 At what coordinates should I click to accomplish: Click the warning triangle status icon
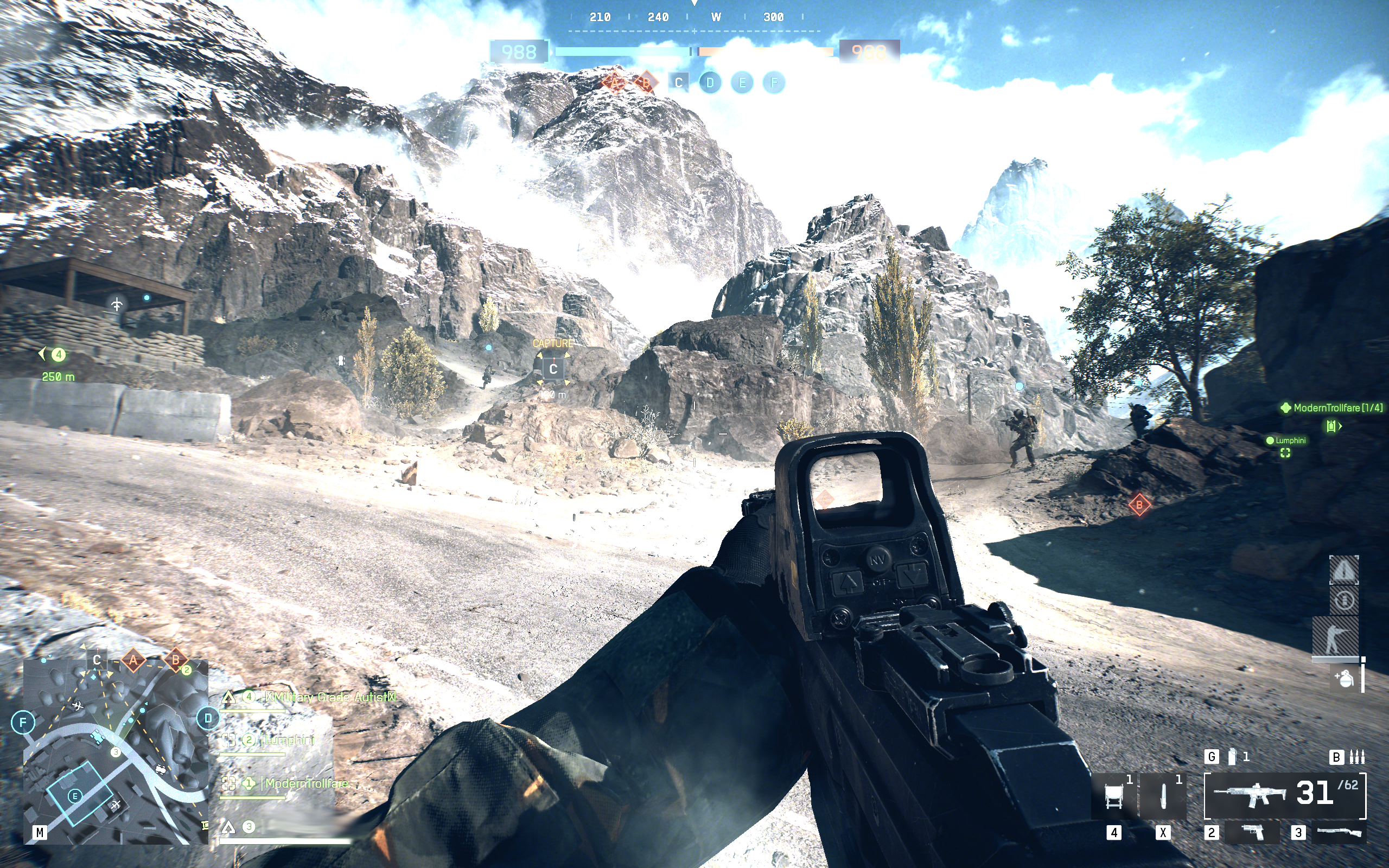point(1343,570)
